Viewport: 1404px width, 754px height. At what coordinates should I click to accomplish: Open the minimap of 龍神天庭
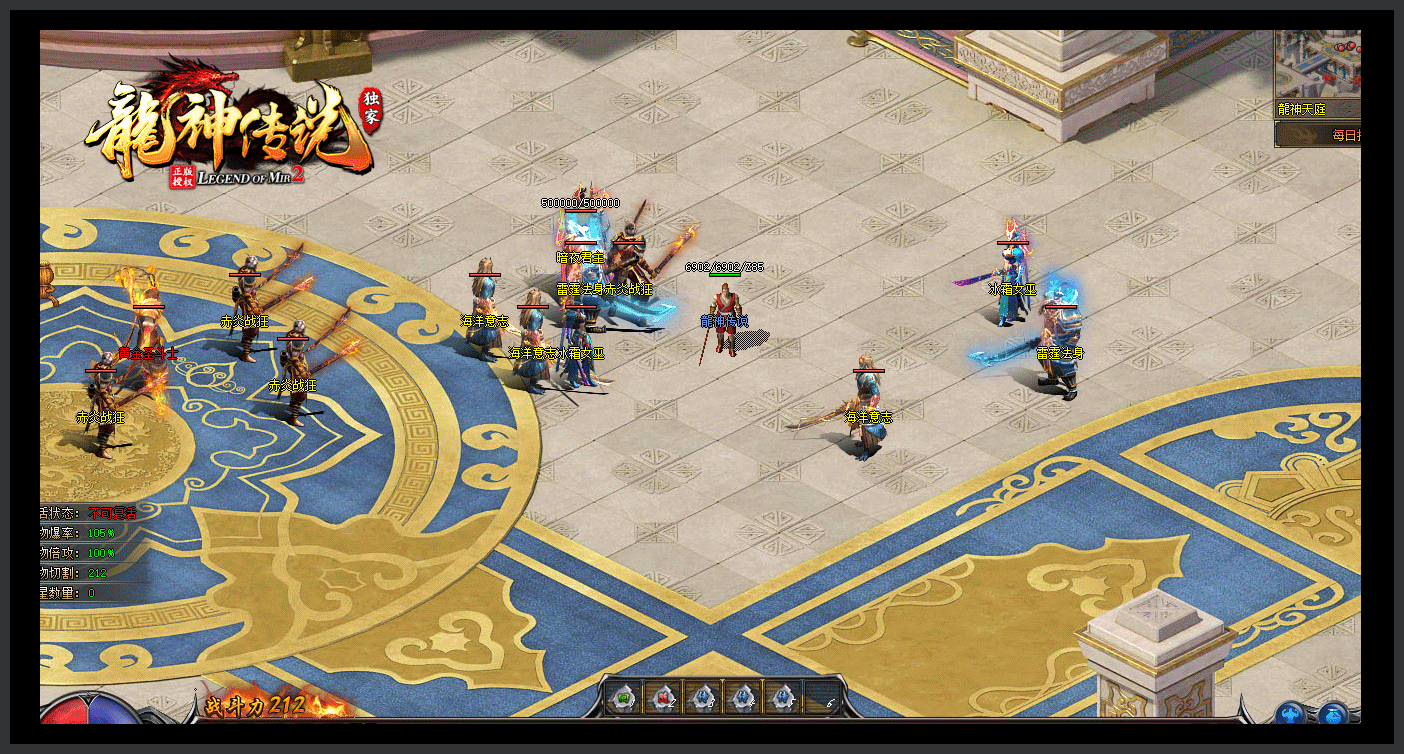[1318, 63]
